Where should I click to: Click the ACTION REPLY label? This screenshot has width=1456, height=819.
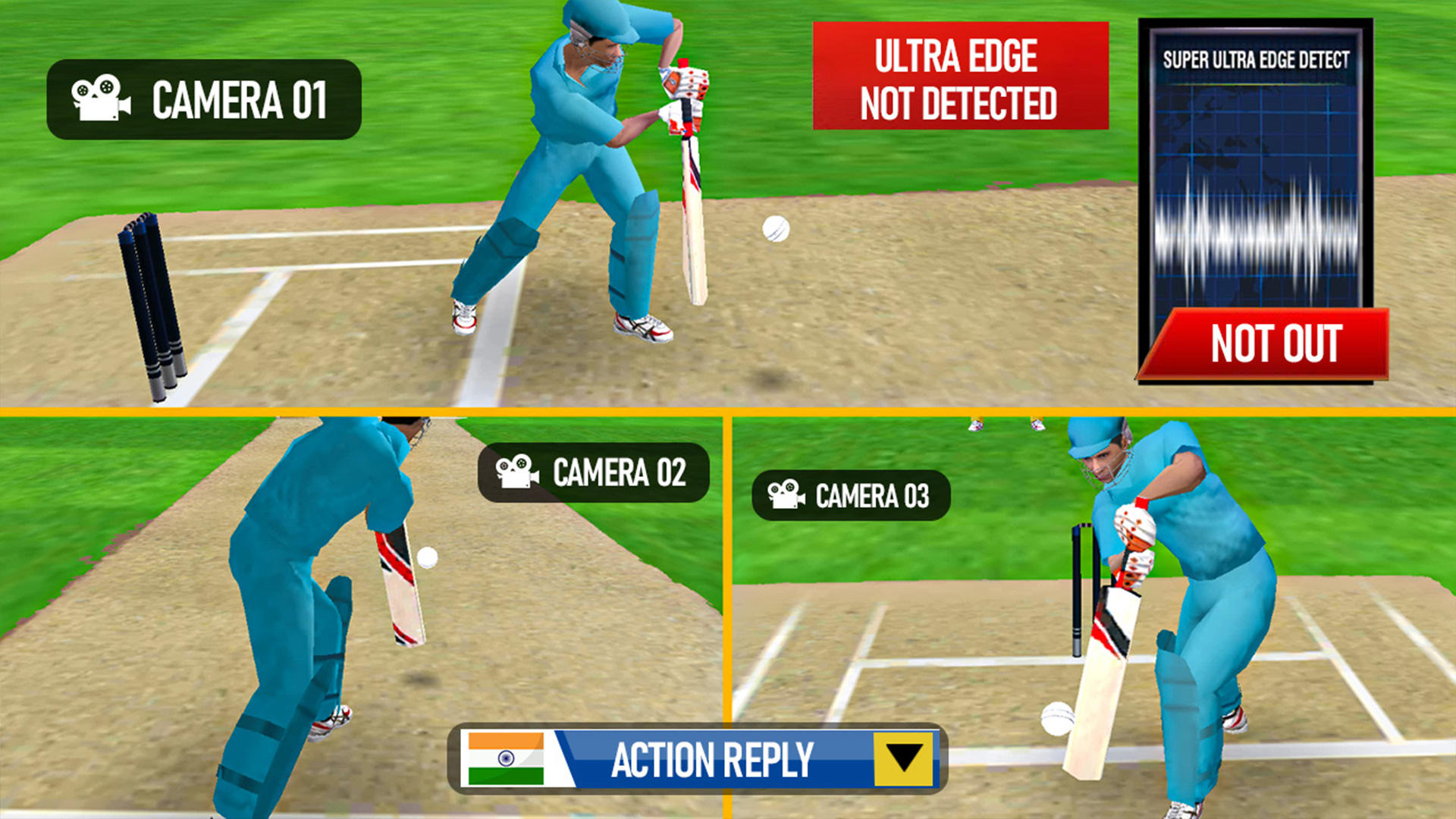(713, 756)
